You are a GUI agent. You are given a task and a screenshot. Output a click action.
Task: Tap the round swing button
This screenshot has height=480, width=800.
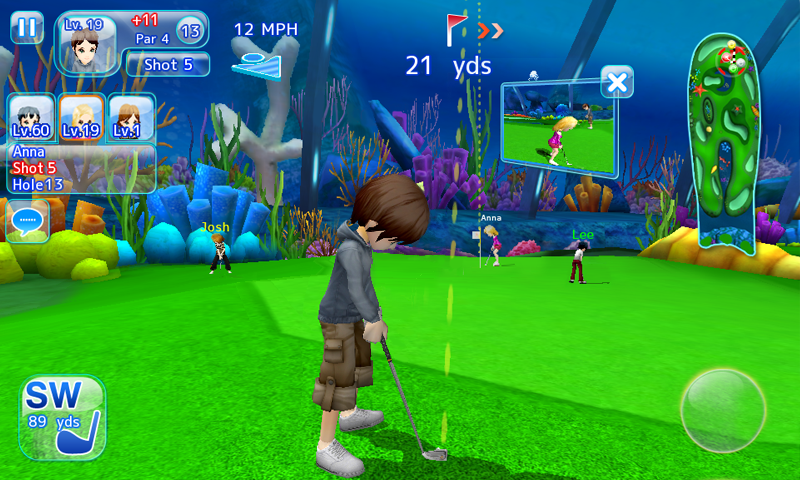722,410
